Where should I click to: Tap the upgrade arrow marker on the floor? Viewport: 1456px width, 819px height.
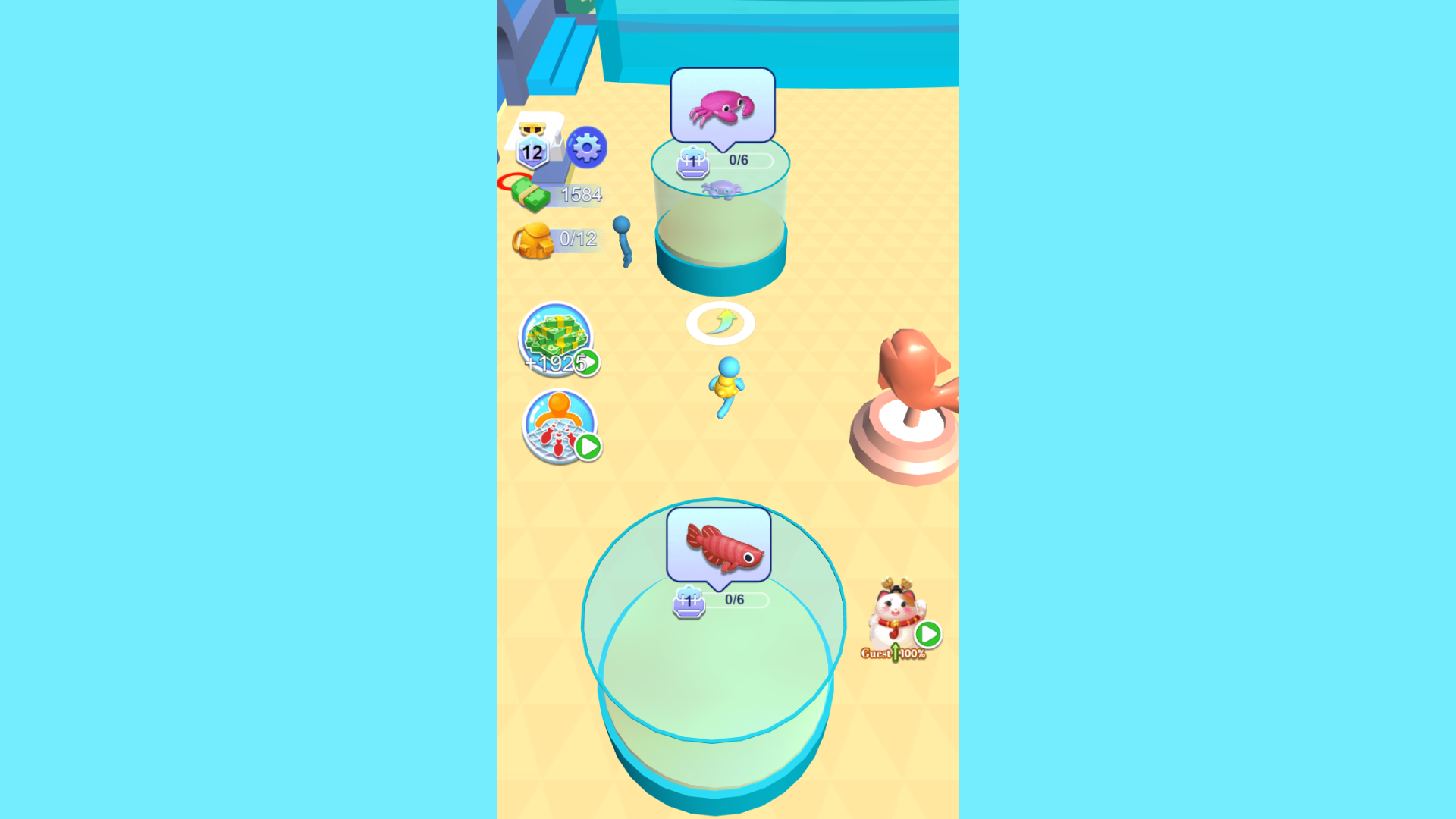point(720,323)
